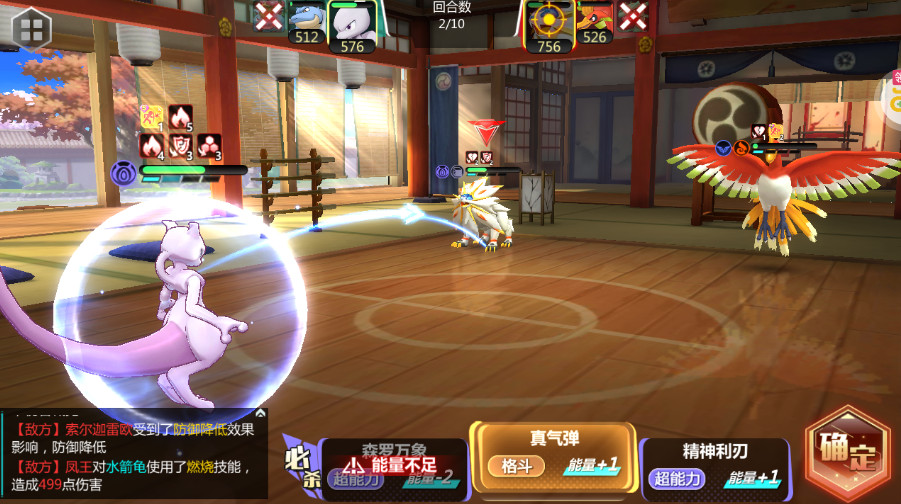Open the grid menu button

point(30,27)
